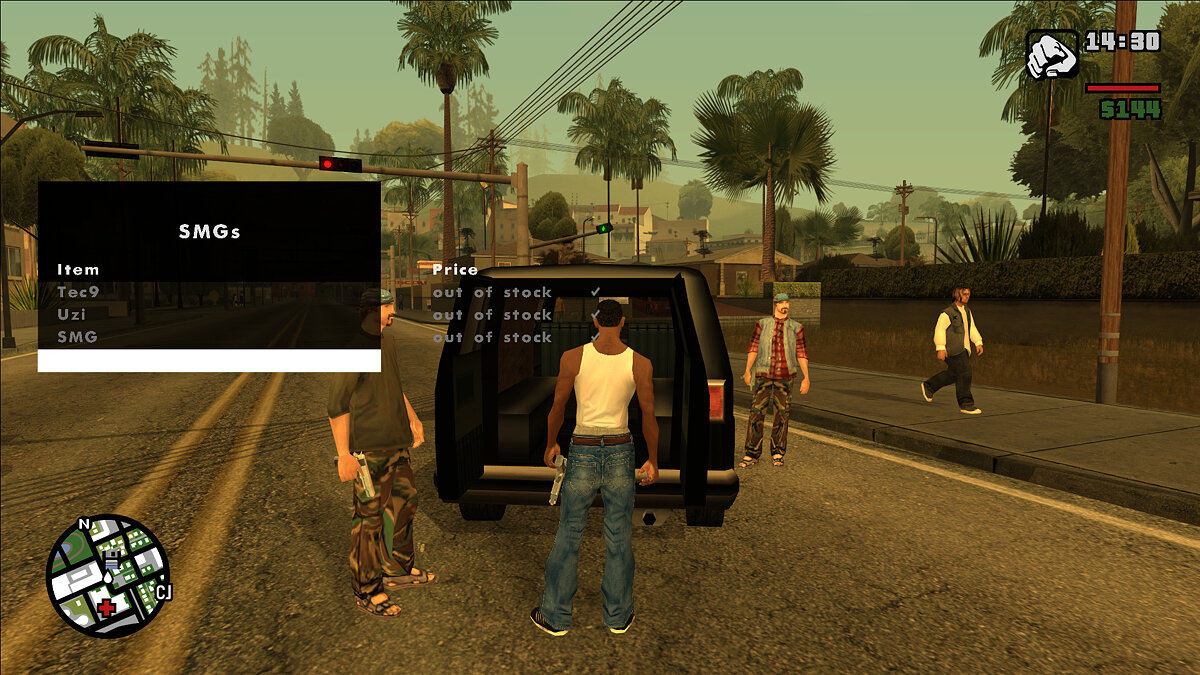The height and width of the screenshot is (675, 1200).
Task: Select the Tec9 item row
Action: tap(78, 292)
